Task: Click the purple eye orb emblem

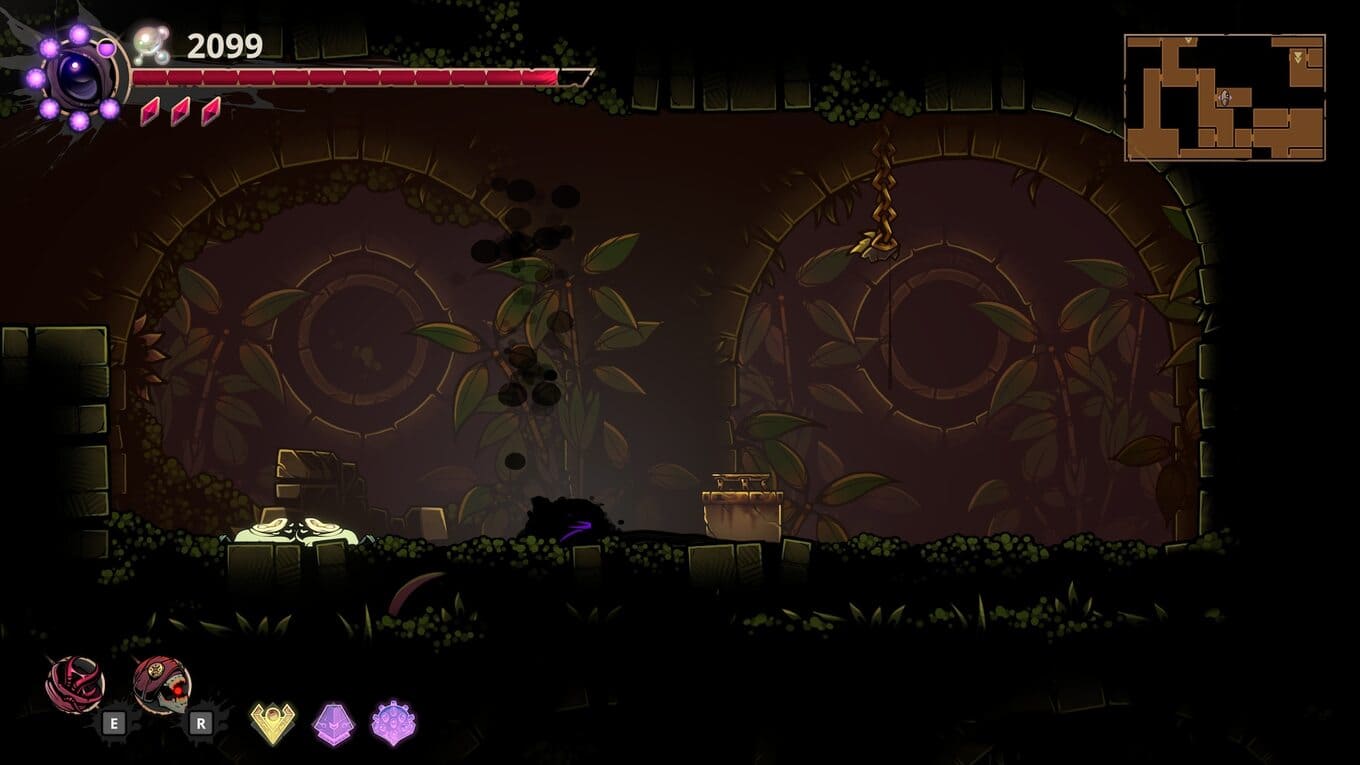Action: [78, 78]
